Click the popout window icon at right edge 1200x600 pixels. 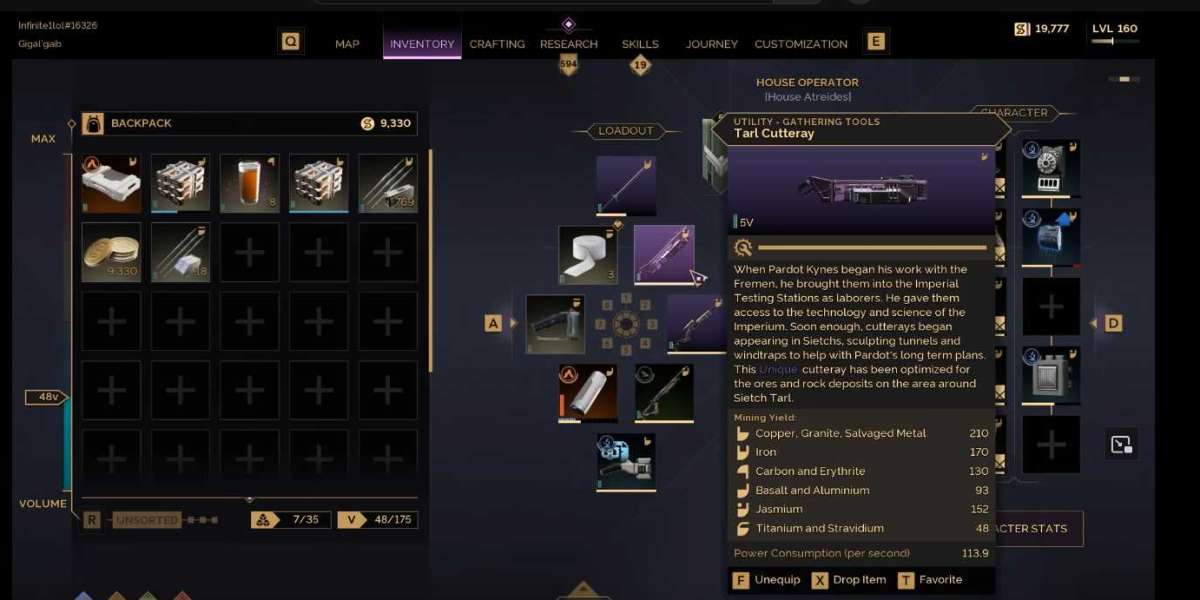(x=1121, y=445)
